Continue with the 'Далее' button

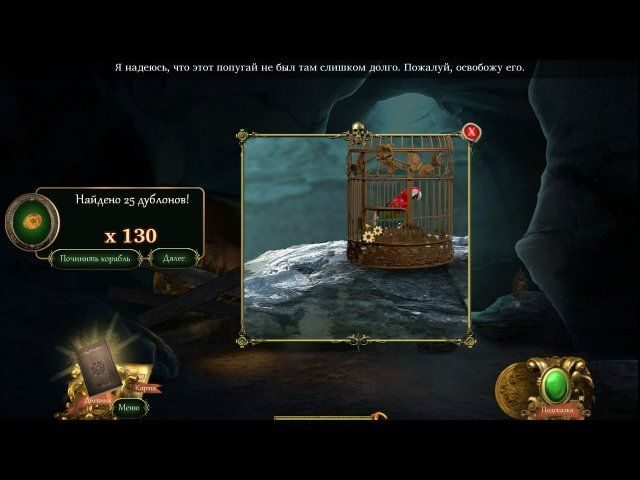pyautogui.click(x=175, y=258)
